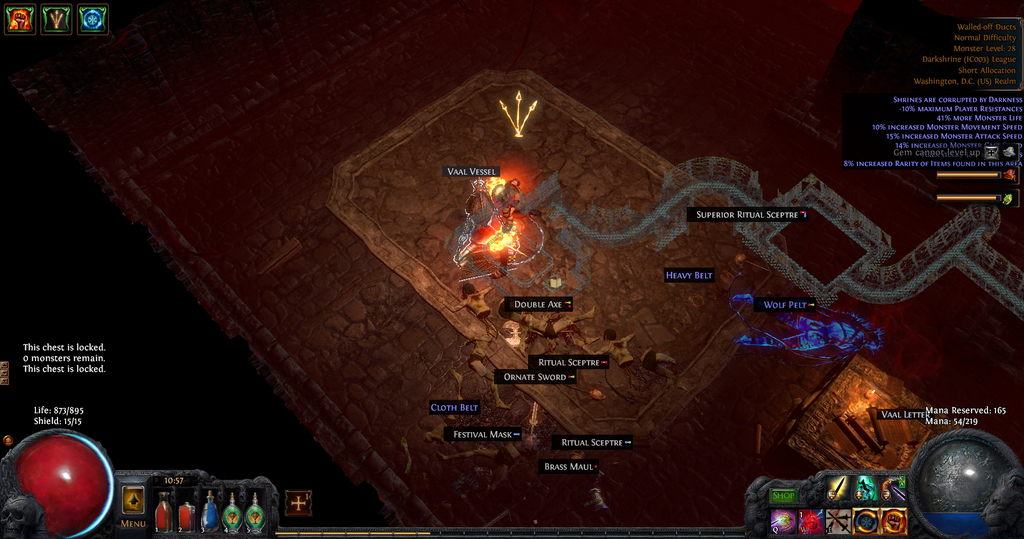Screen dimensions: 1024x539
Task: Click the golden trident buff icon at top left
Action: pos(56,19)
